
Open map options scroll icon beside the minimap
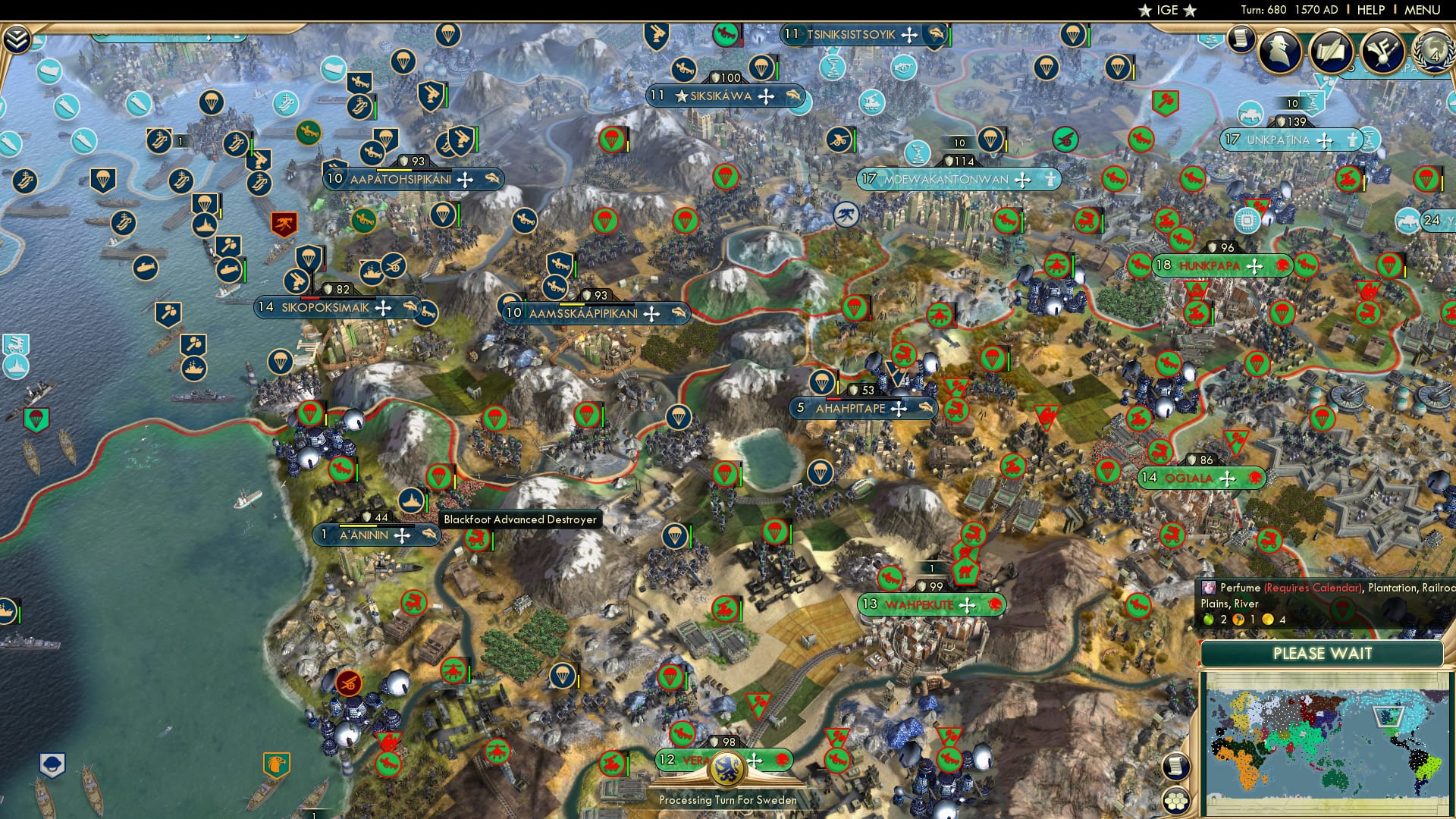tap(1175, 766)
